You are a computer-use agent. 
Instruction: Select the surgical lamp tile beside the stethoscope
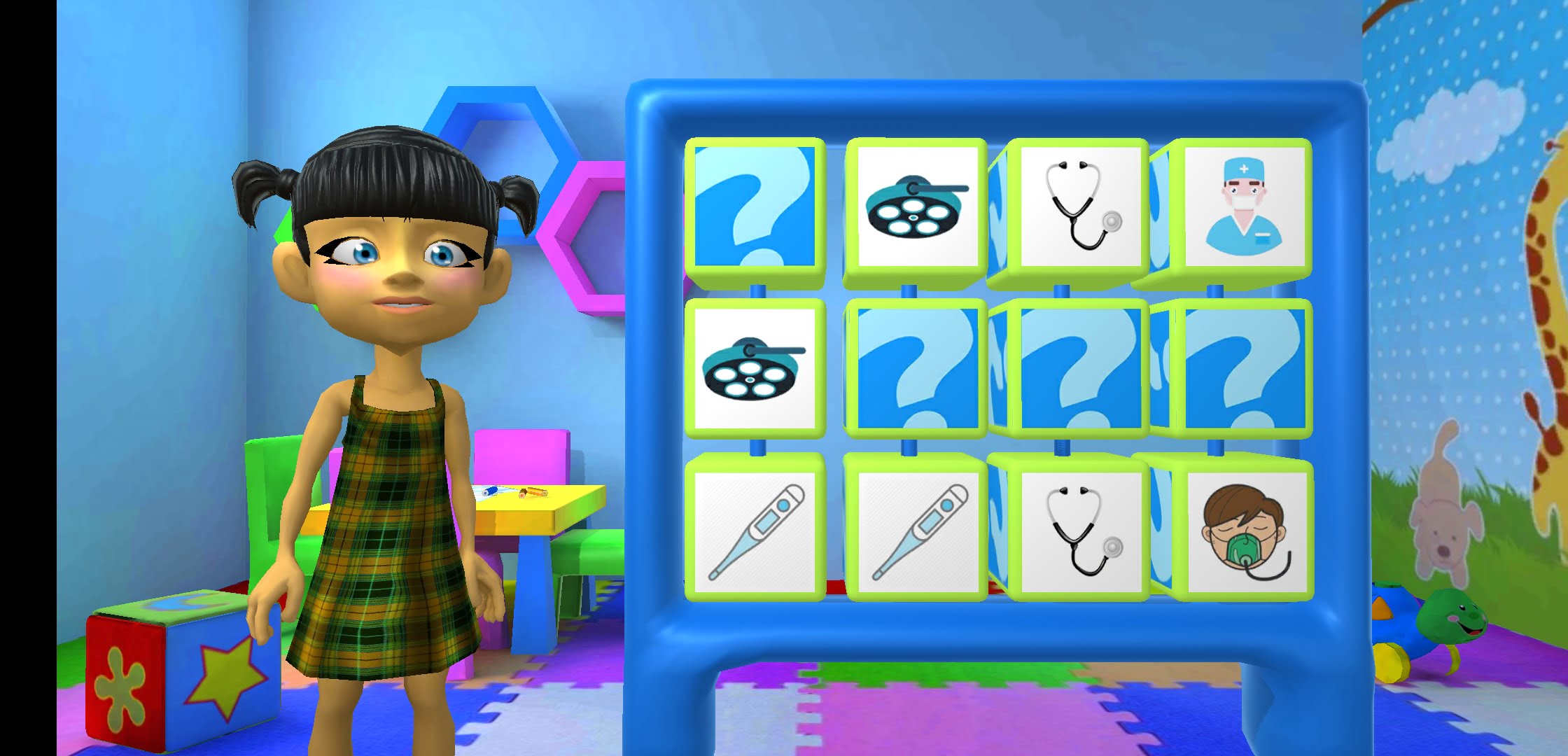(917, 207)
